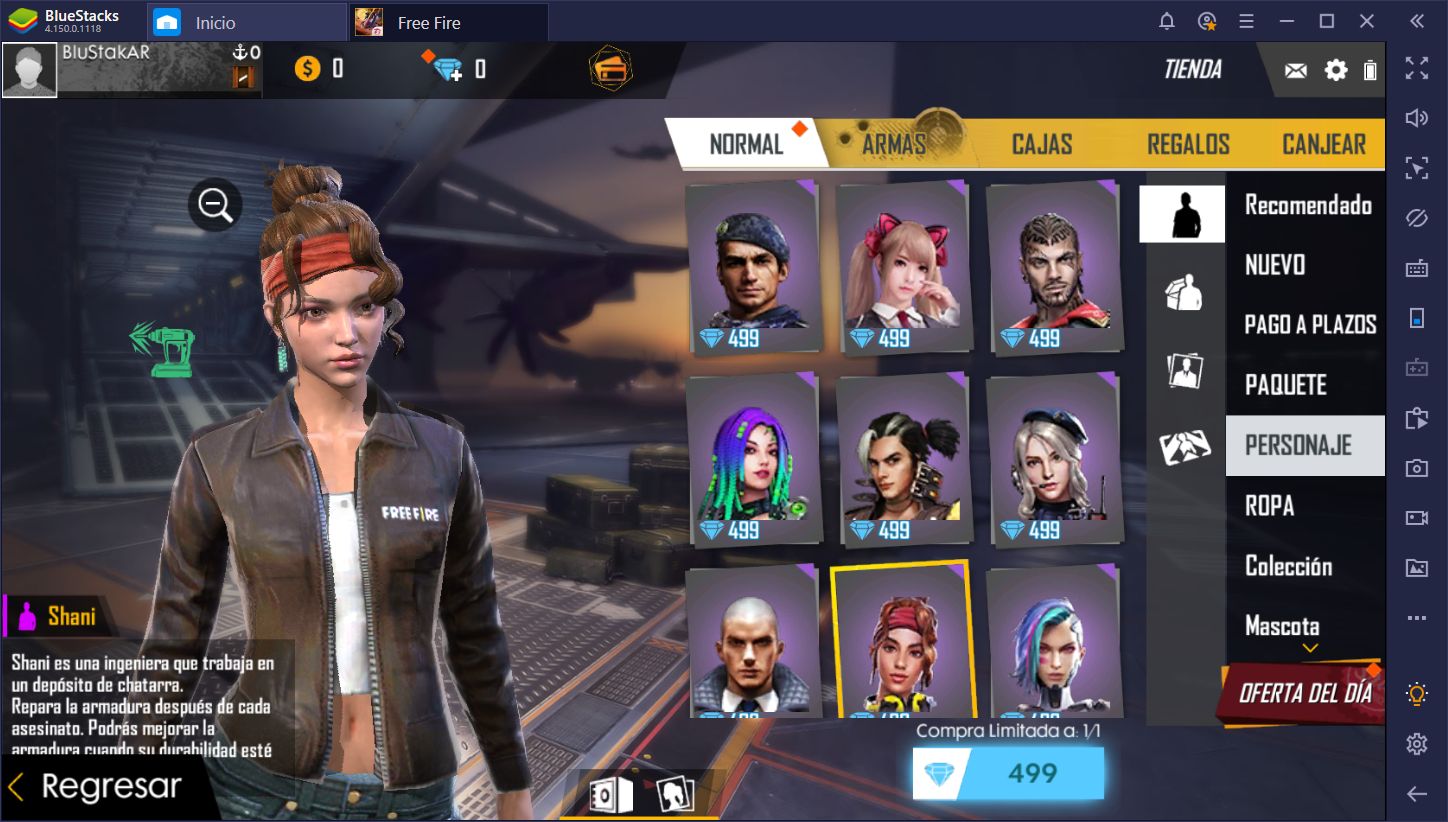Open the Colección category

1288,566
